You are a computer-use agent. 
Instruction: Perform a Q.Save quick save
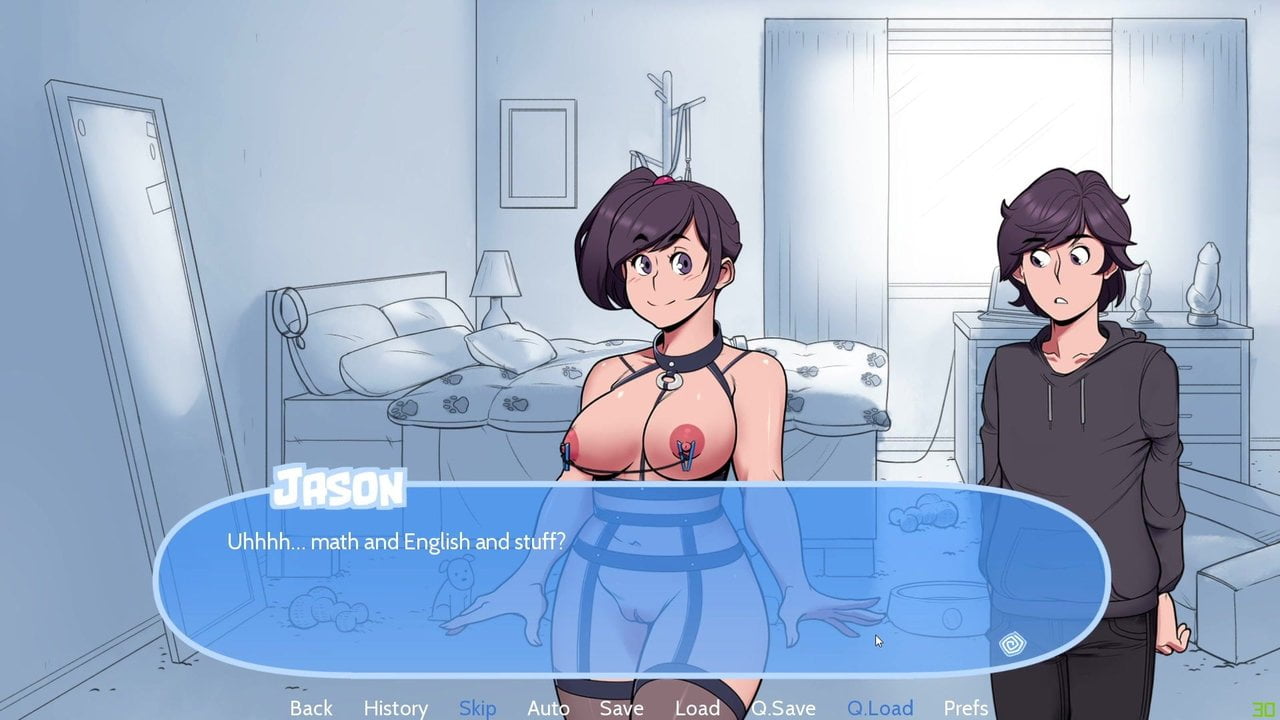786,708
